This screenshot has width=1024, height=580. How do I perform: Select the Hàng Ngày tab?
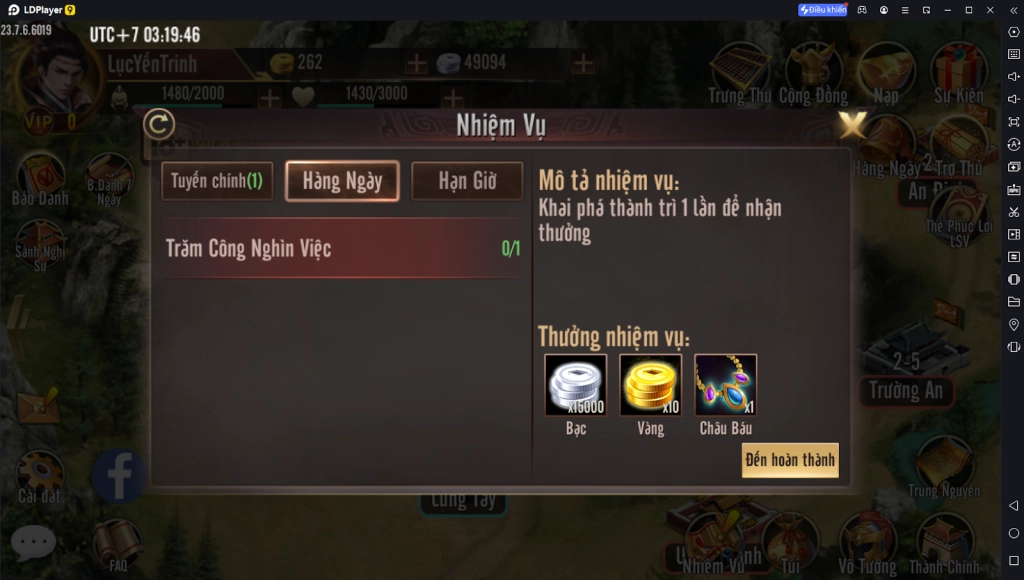(x=342, y=181)
